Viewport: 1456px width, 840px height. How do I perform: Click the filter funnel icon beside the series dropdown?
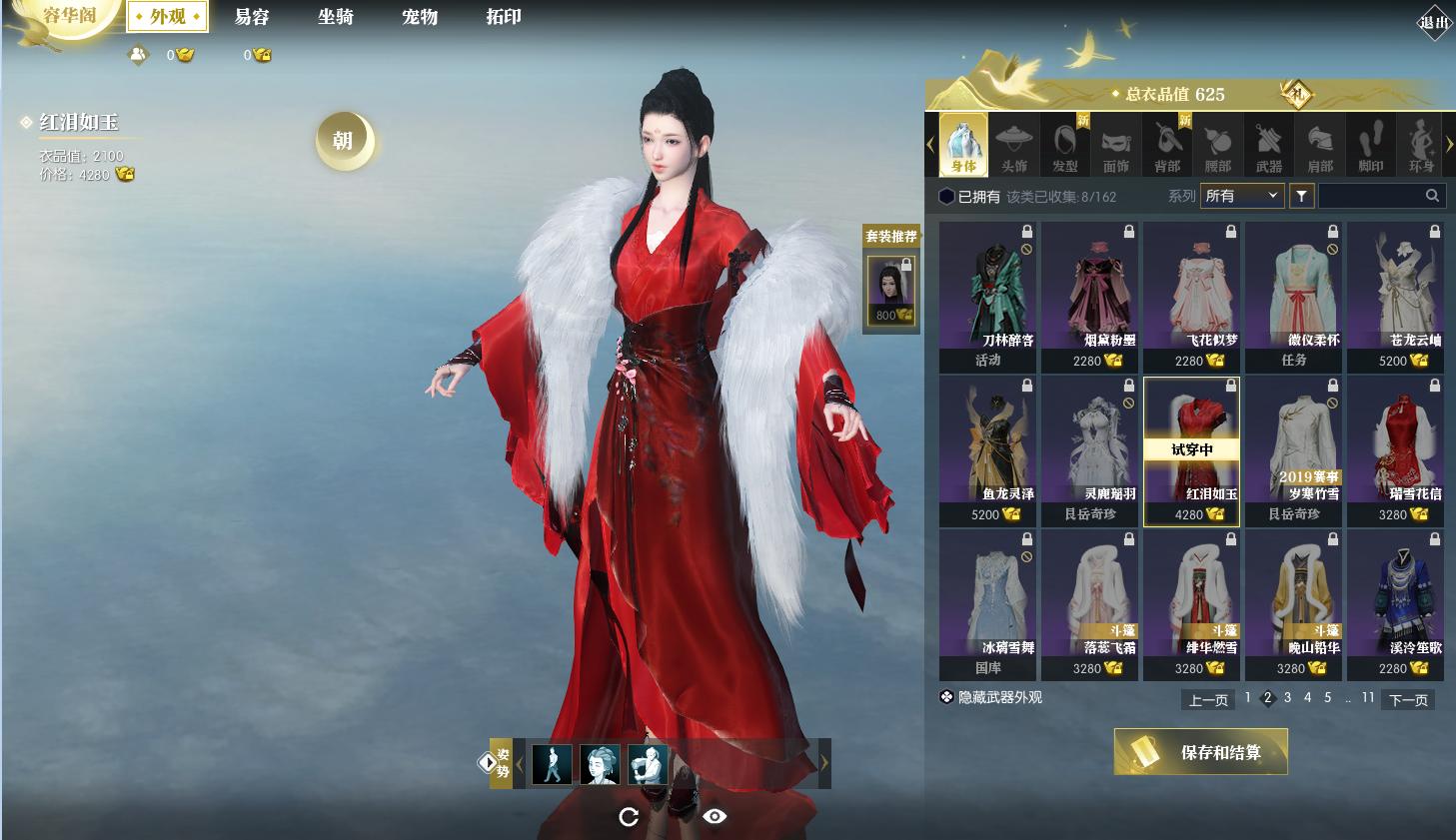pyautogui.click(x=1300, y=196)
